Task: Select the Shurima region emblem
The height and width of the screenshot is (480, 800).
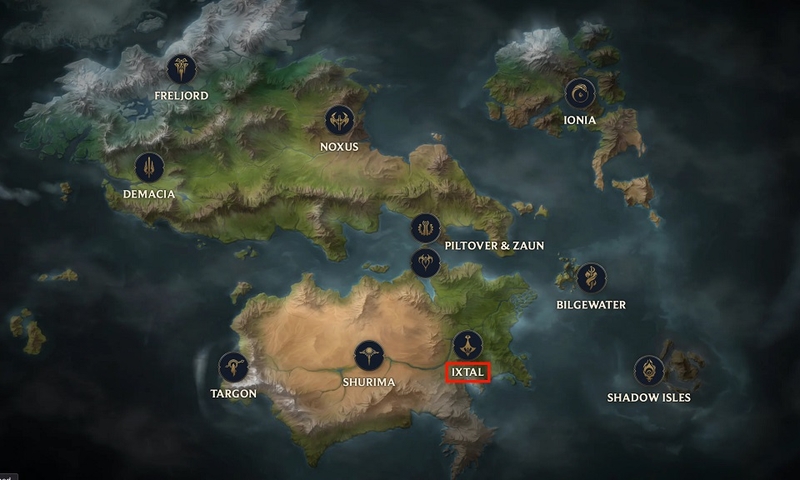Action: pyautogui.click(x=368, y=356)
